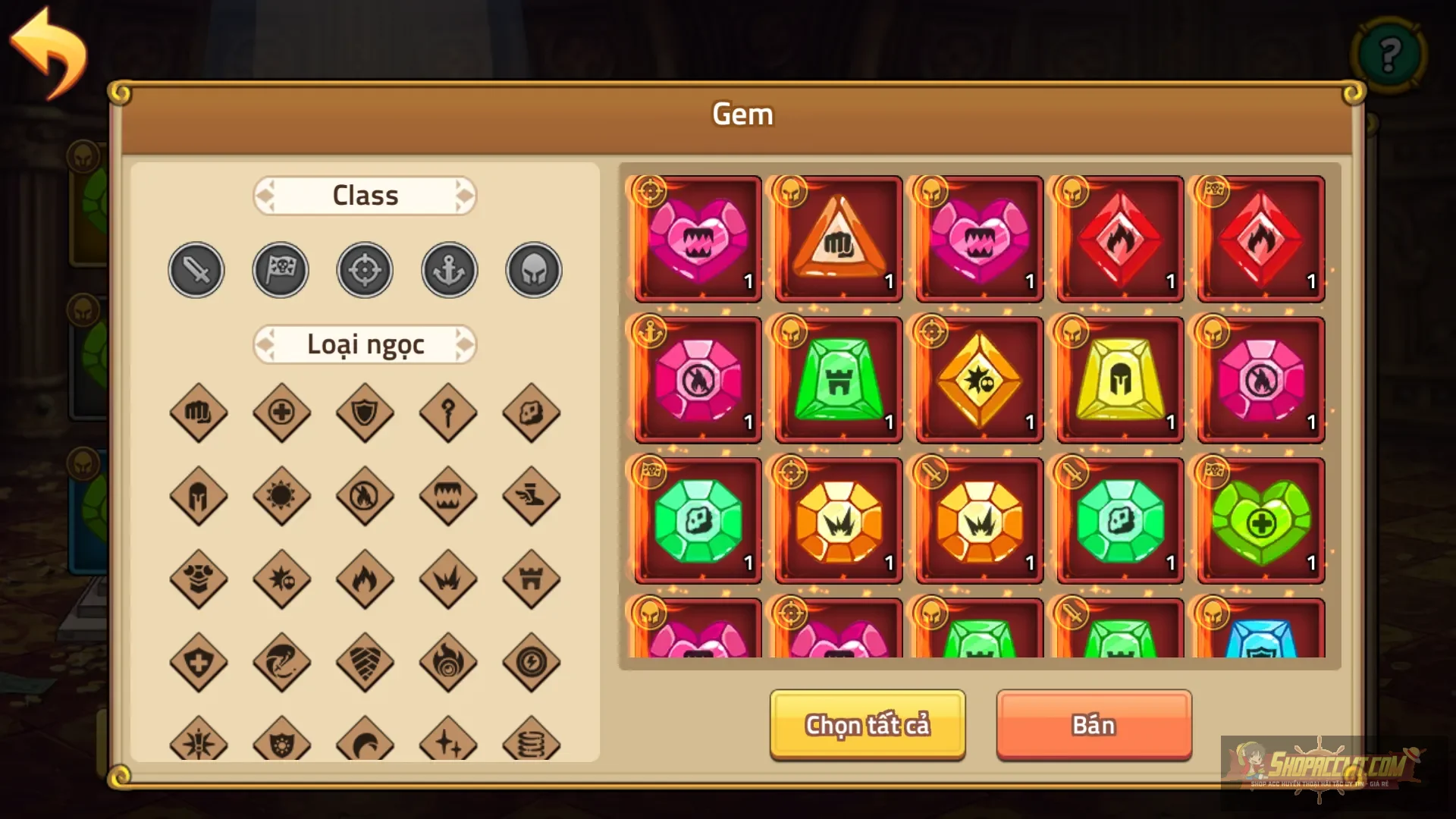Select the lightning coin gem type filter
Viewport: 1456px width, 819px height.
pos(532,662)
